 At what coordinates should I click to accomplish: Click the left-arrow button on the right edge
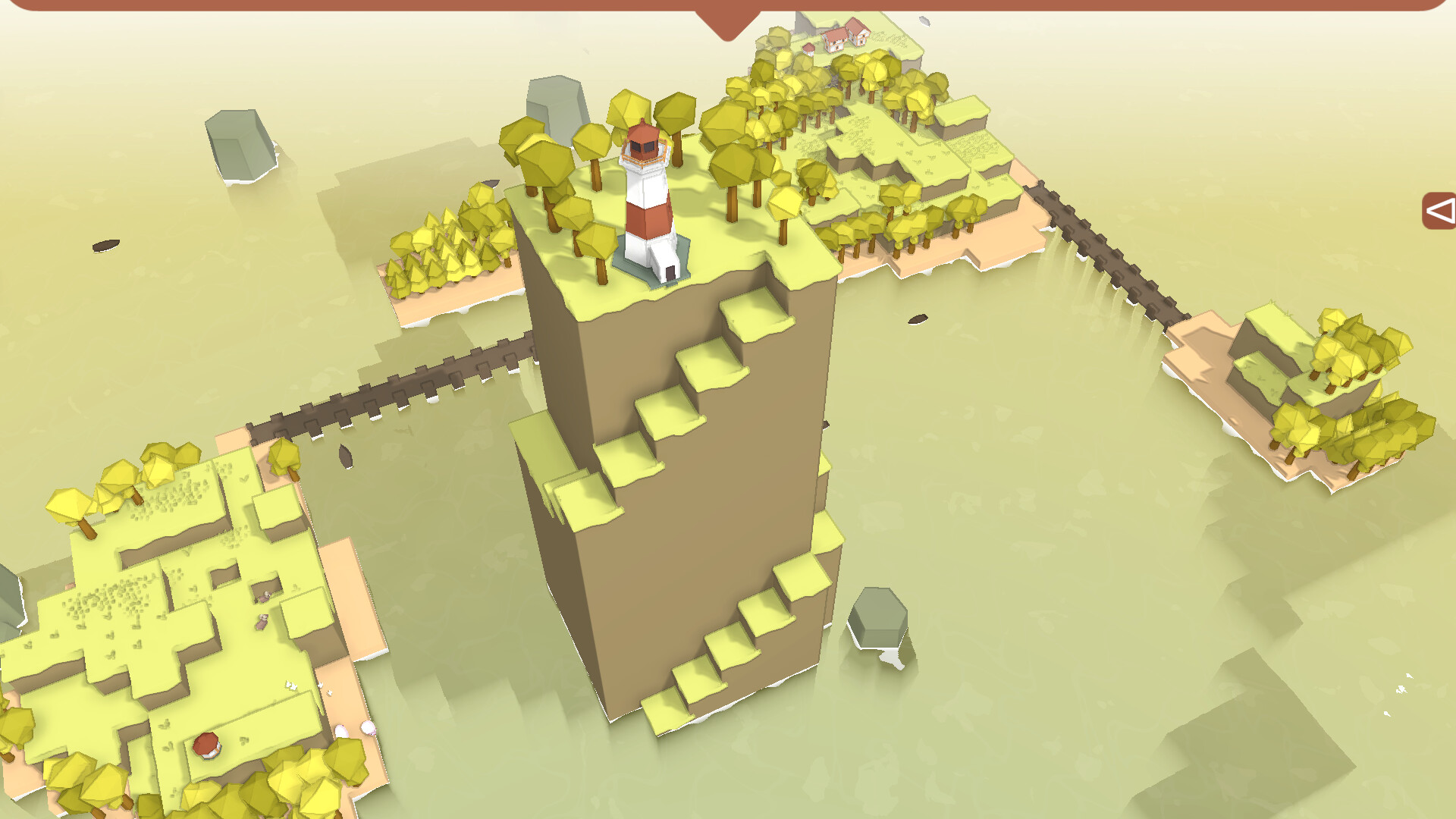coord(1439,211)
